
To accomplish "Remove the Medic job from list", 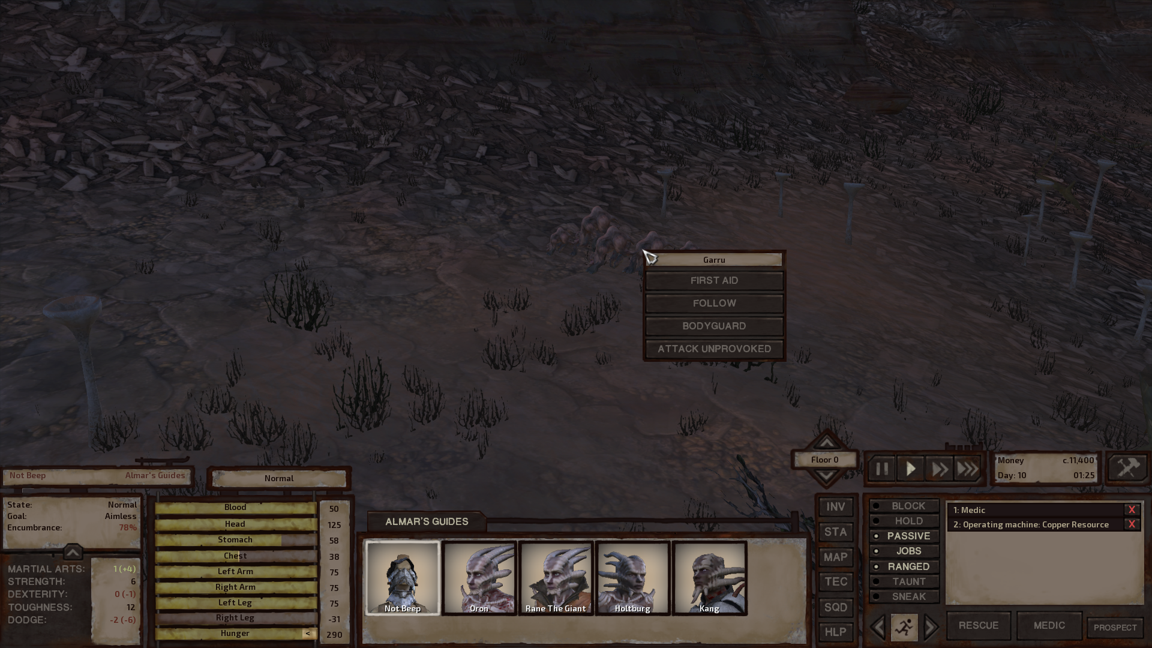I will (1131, 510).
